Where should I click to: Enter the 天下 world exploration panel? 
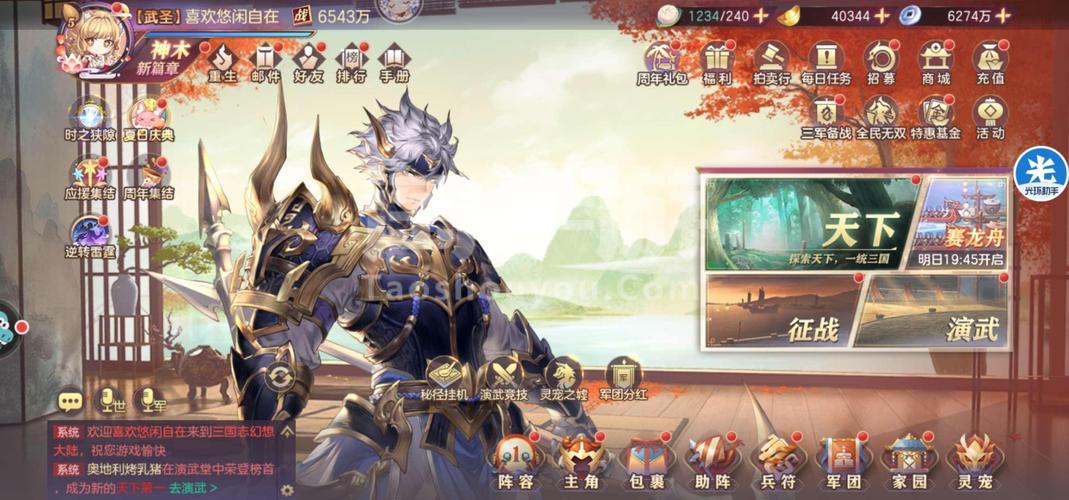811,225
